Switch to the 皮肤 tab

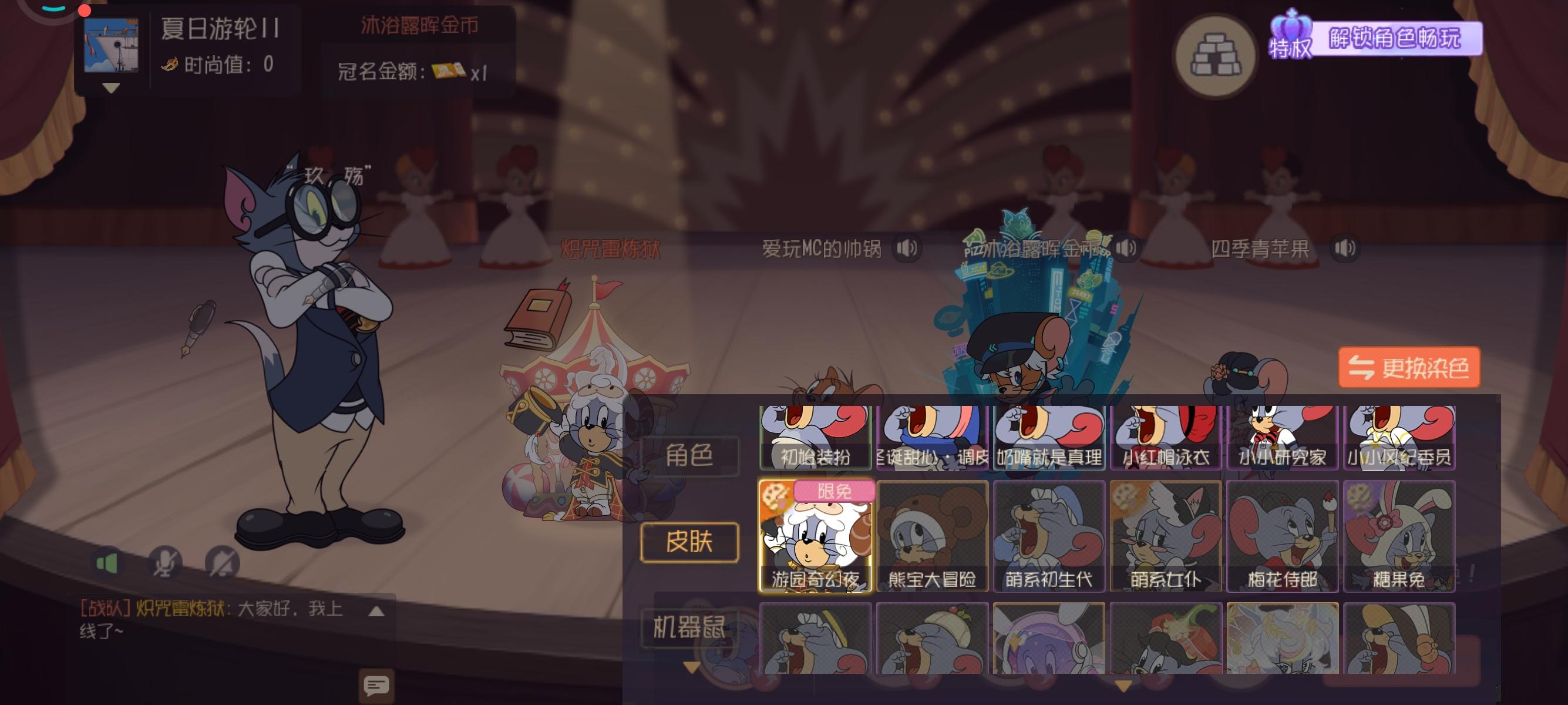(x=689, y=543)
